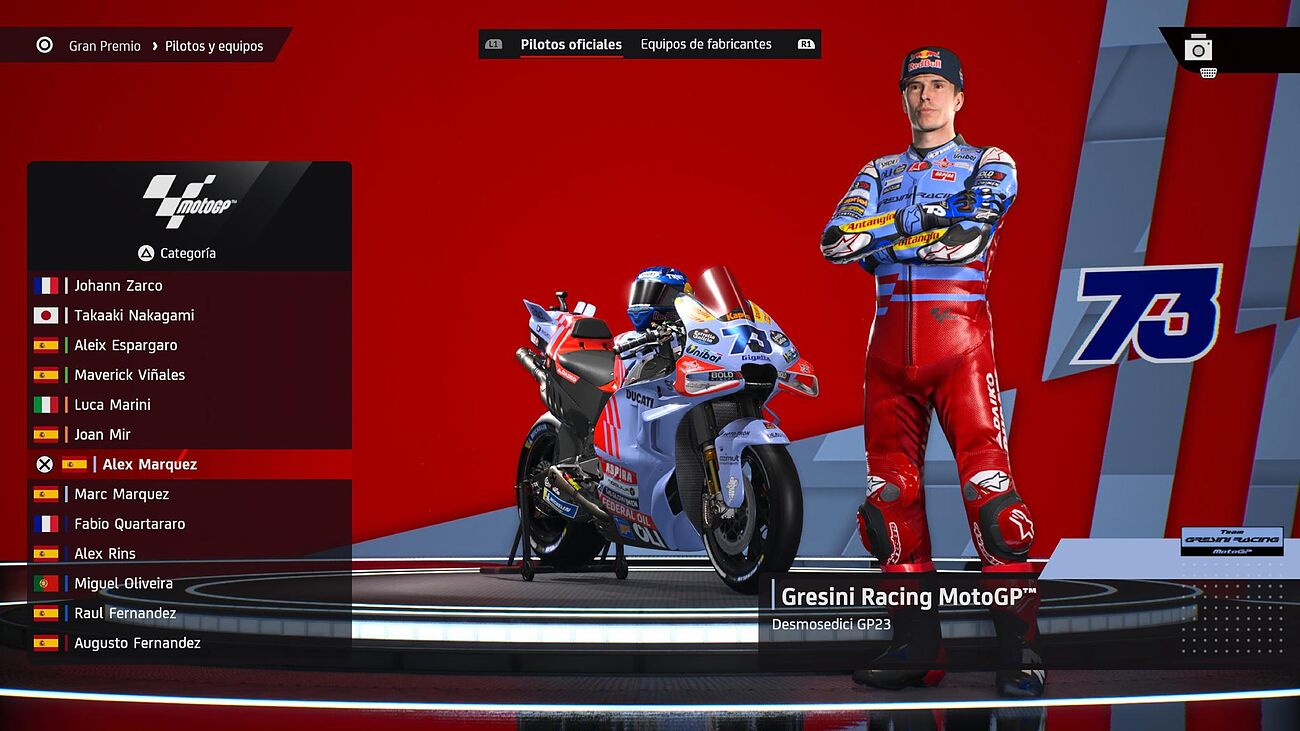Pick Raul Fernandez as rider
This screenshot has height=731, width=1300.
(x=125, y=614)
